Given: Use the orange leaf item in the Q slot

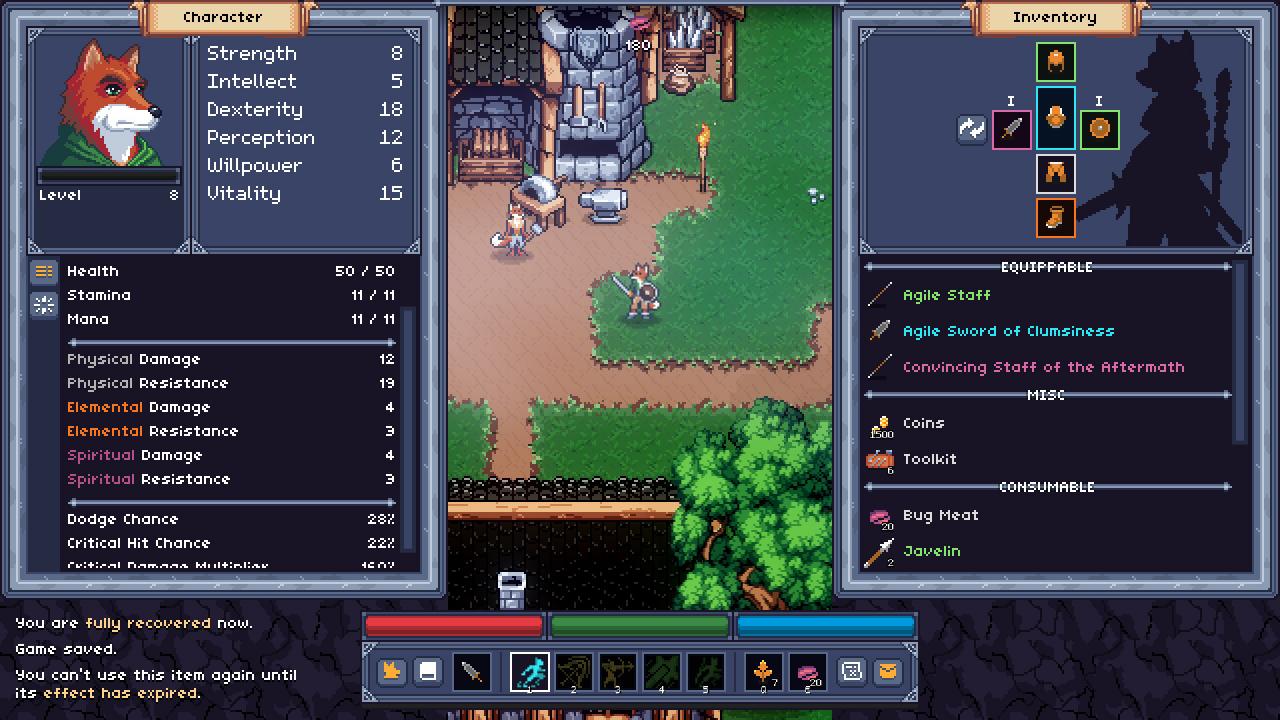Looking at the screenshot, I should [x=763, y=672].
